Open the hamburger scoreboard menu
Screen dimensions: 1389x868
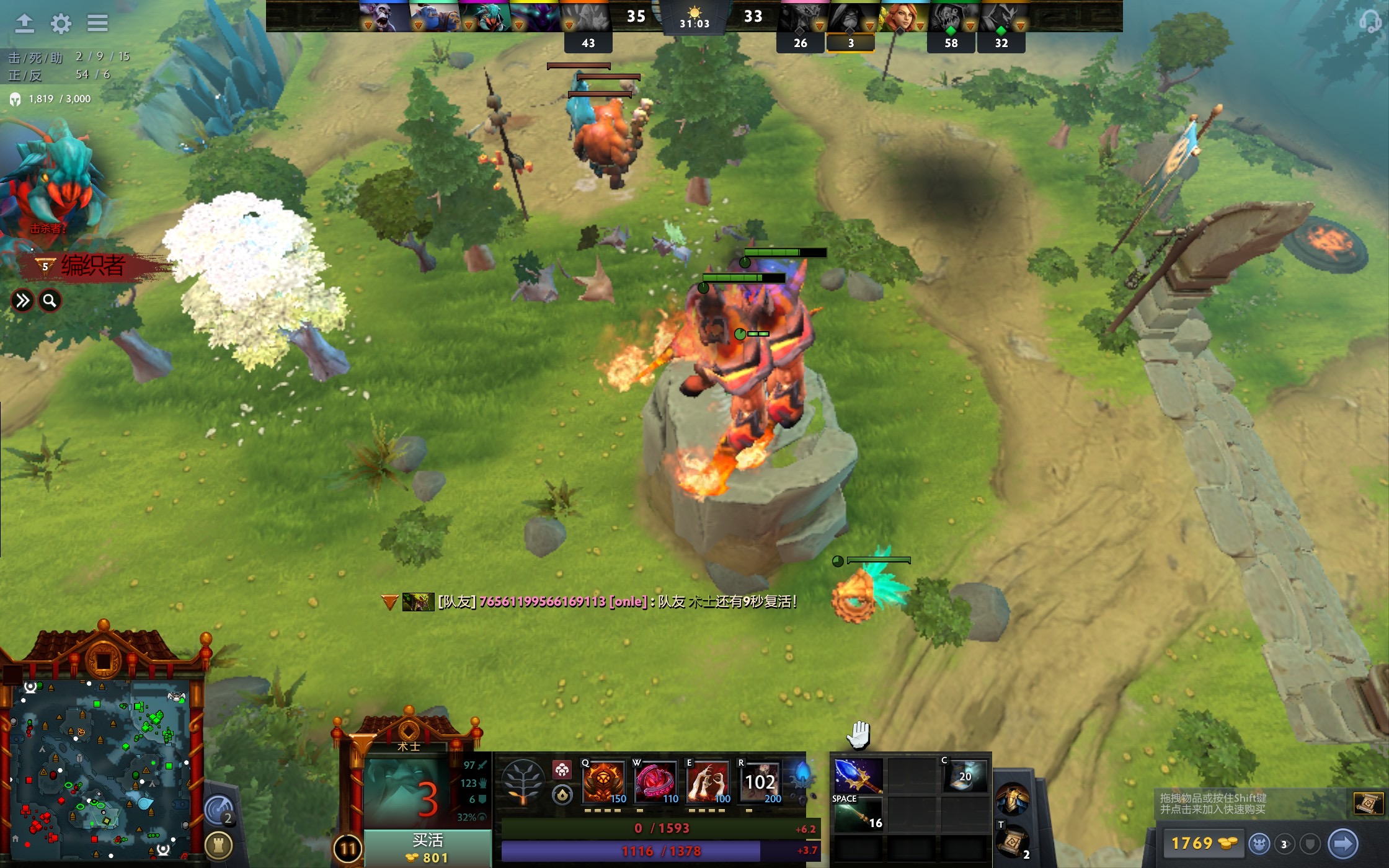(97, 24)
